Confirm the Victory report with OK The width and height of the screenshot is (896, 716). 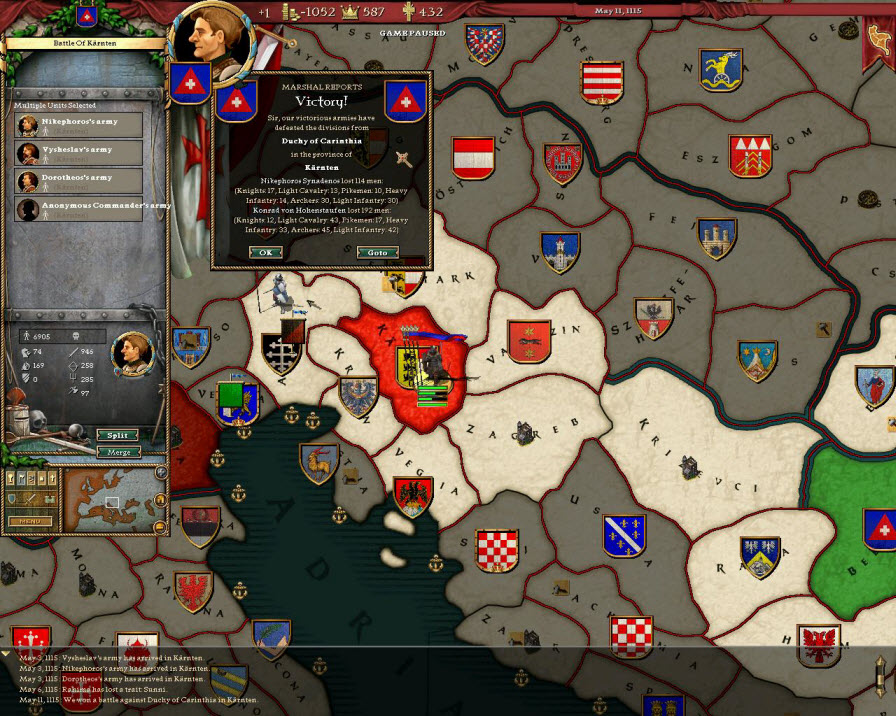point(265,253)
